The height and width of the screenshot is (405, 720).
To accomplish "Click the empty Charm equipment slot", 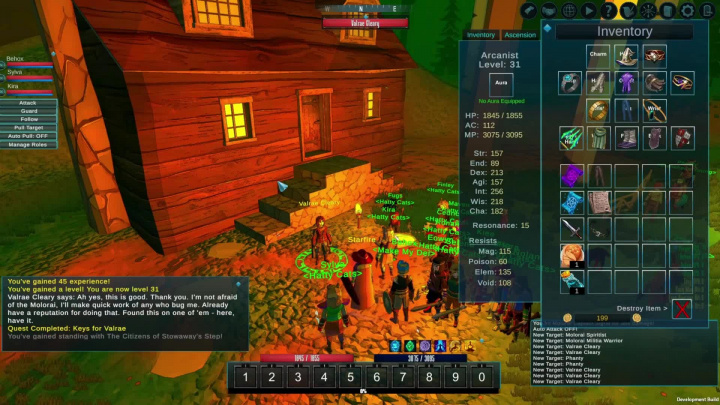I will (x=598, y=55).
